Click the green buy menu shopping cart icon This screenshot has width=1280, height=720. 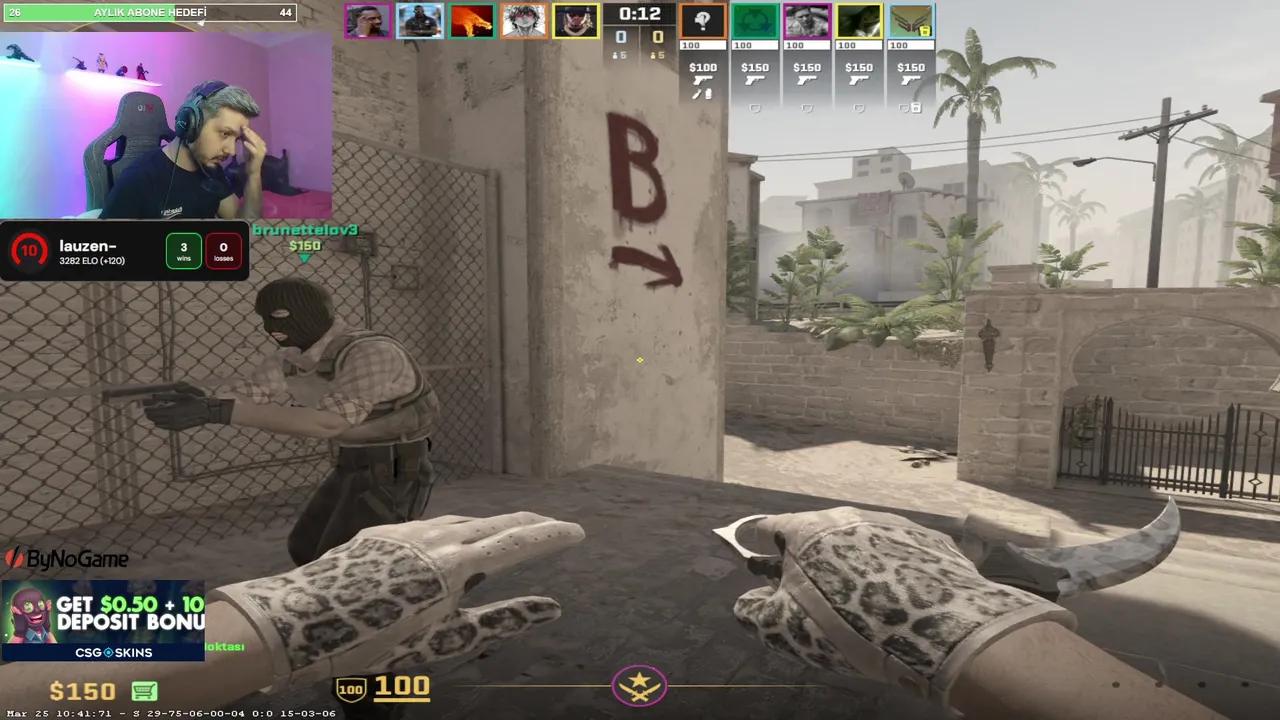(145, 691)
